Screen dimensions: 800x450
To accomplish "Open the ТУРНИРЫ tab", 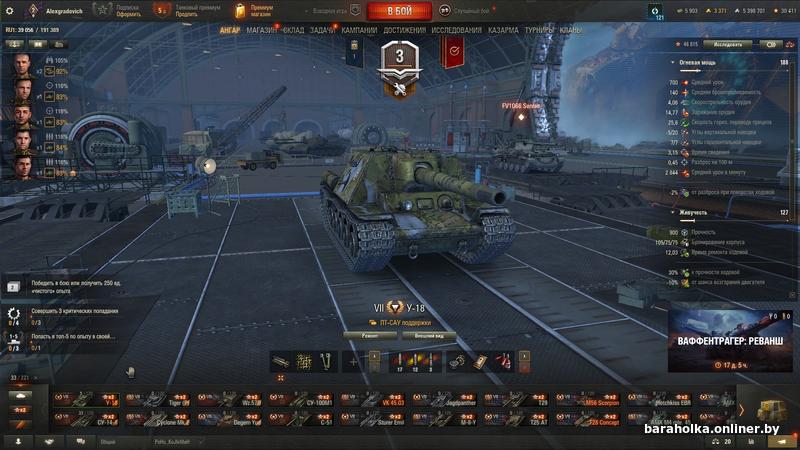I will pyautogui.click(x=540, y=31).
